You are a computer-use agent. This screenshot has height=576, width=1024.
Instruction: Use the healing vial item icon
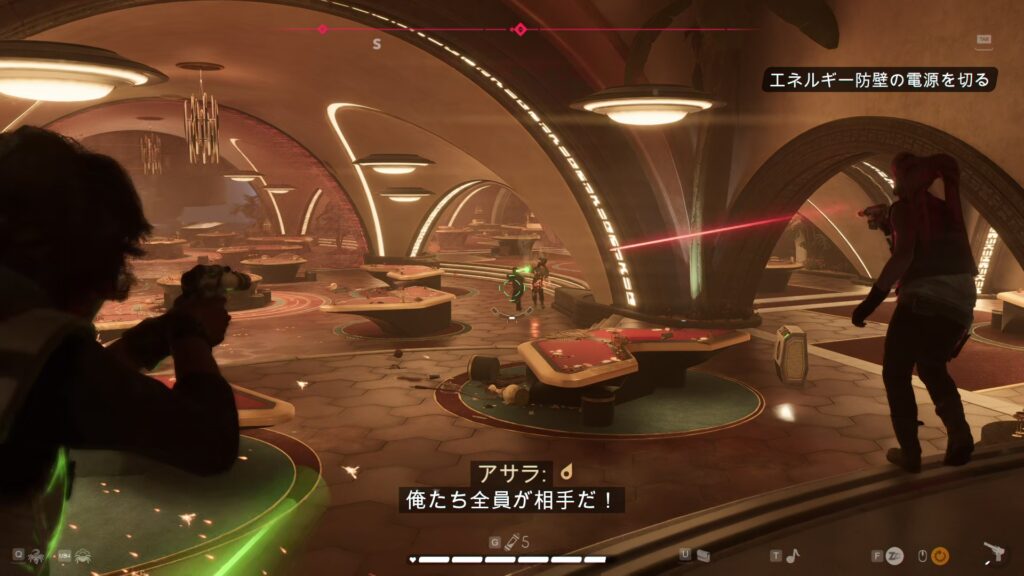point(510,542)
